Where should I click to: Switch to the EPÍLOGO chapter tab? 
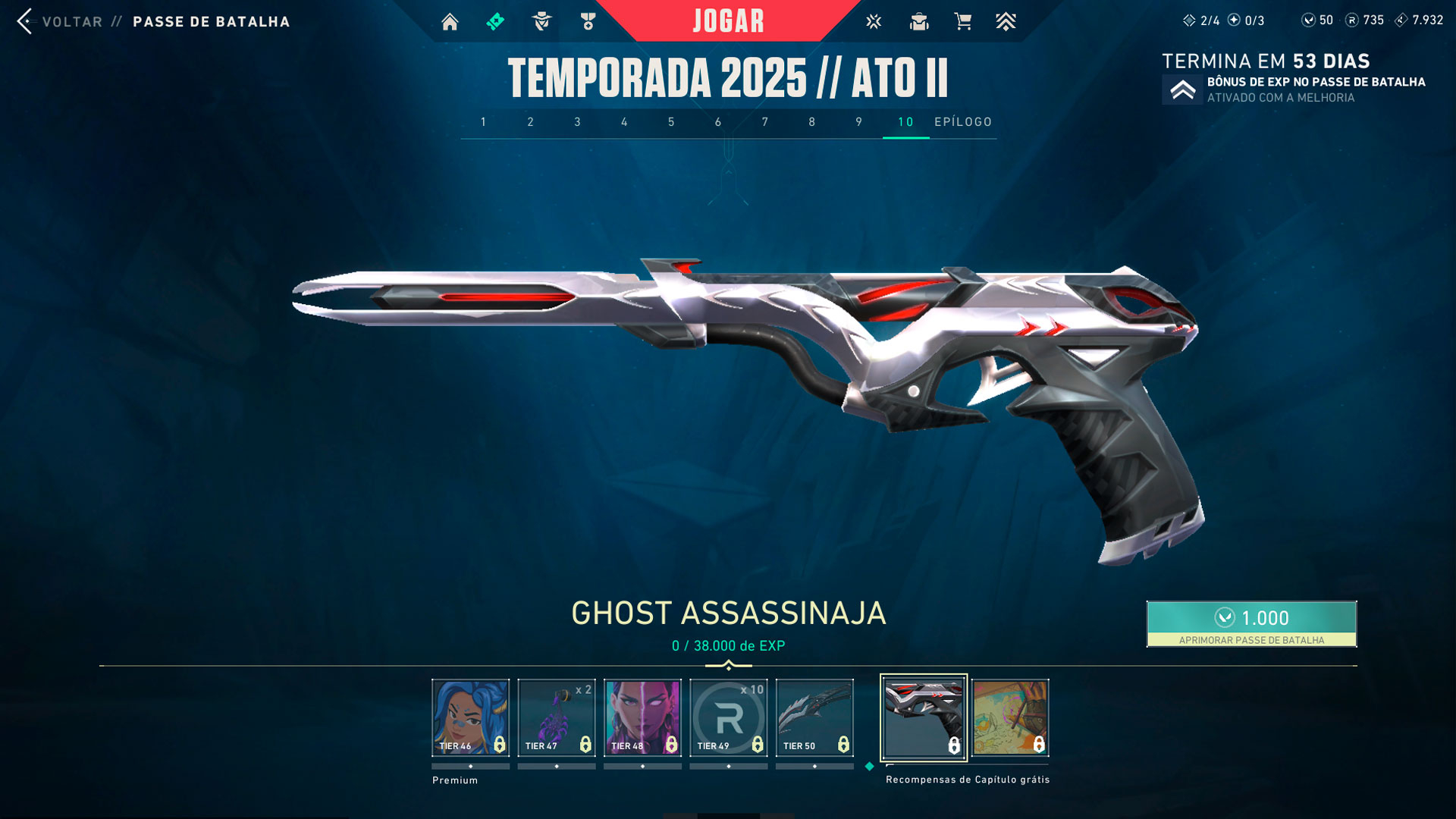pos(962,121)
